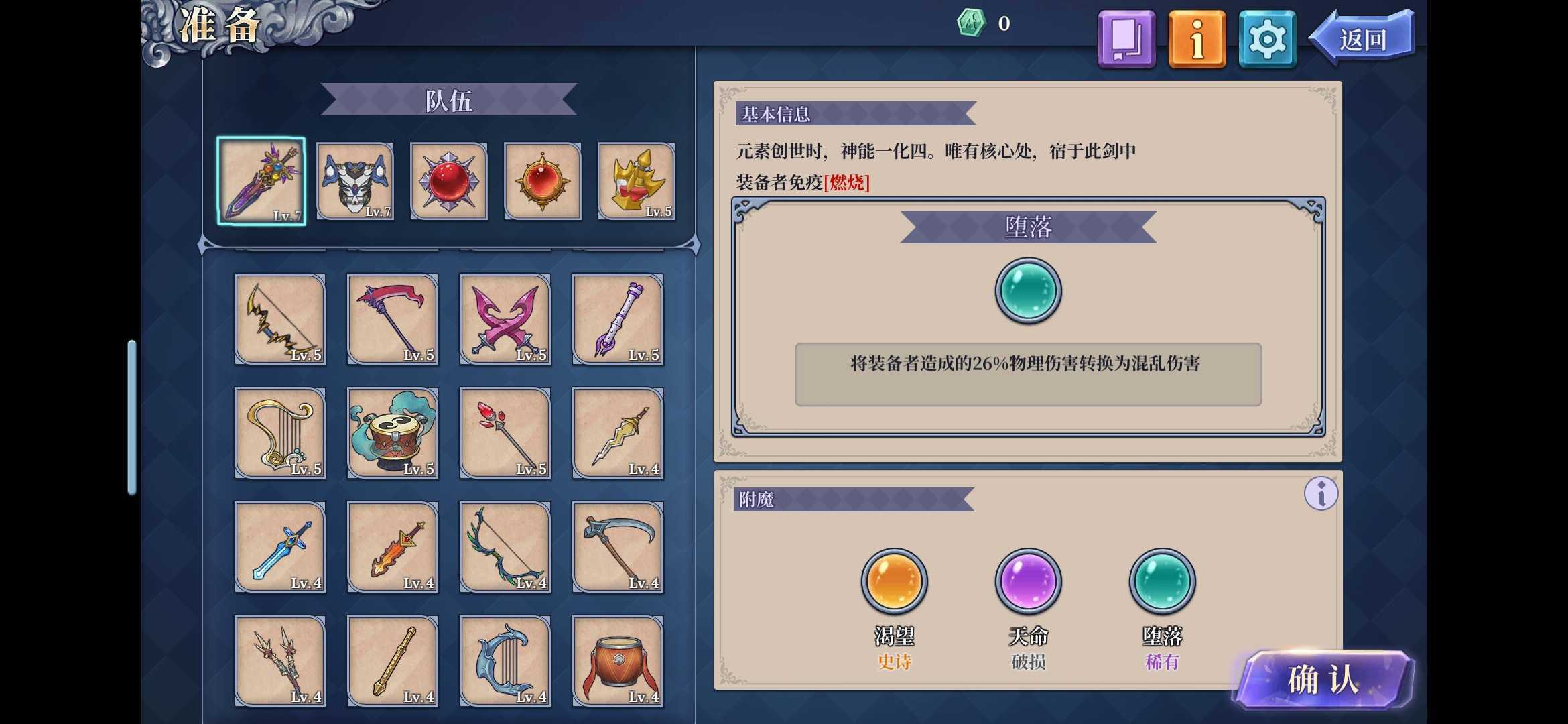The height and width of the screenshot is (724, 1568).
Task: Select the golden crown Lv.5 item in team row
Action: click(x=635, y=181)
